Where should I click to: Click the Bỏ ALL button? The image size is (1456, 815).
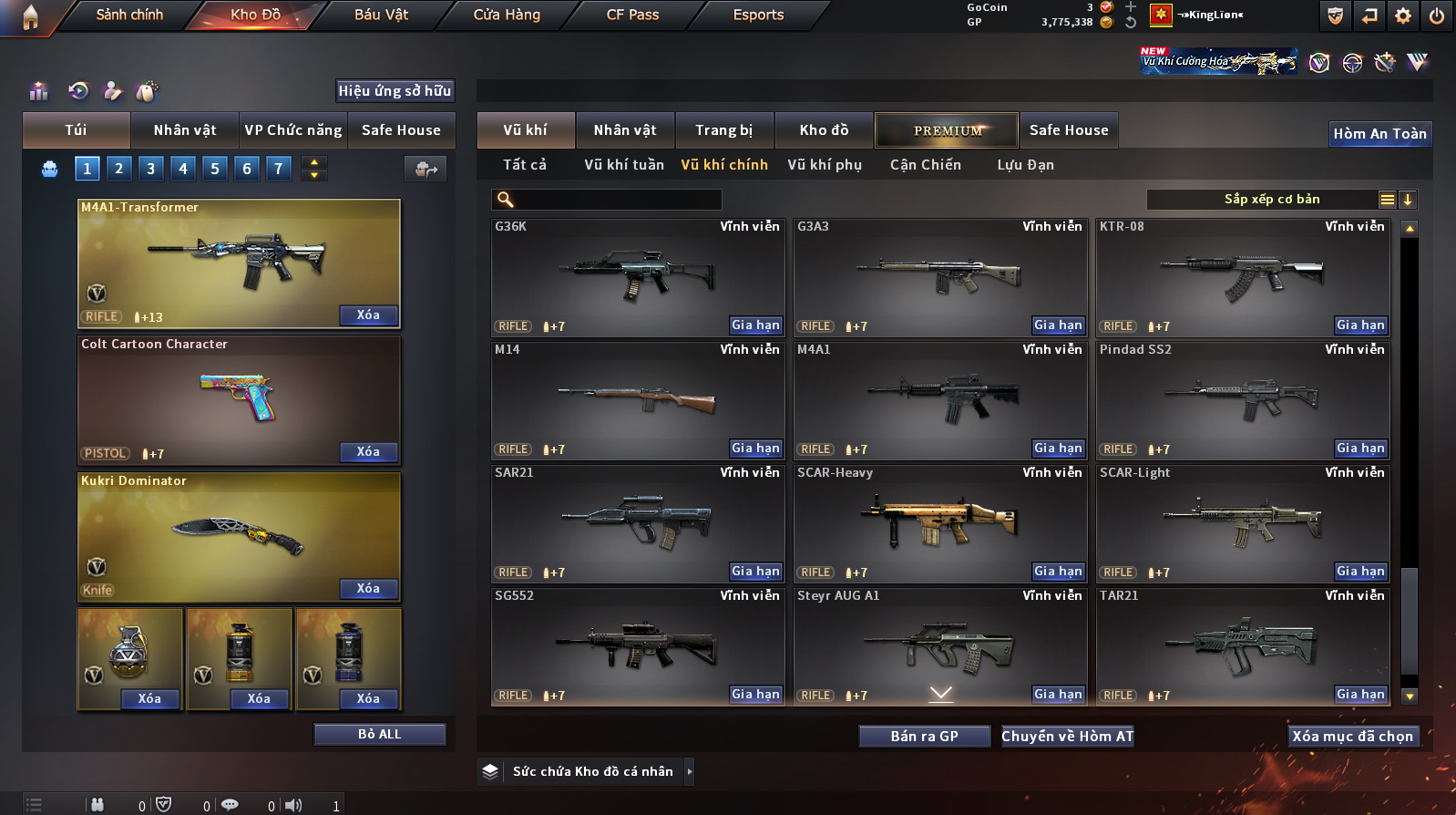379,735
